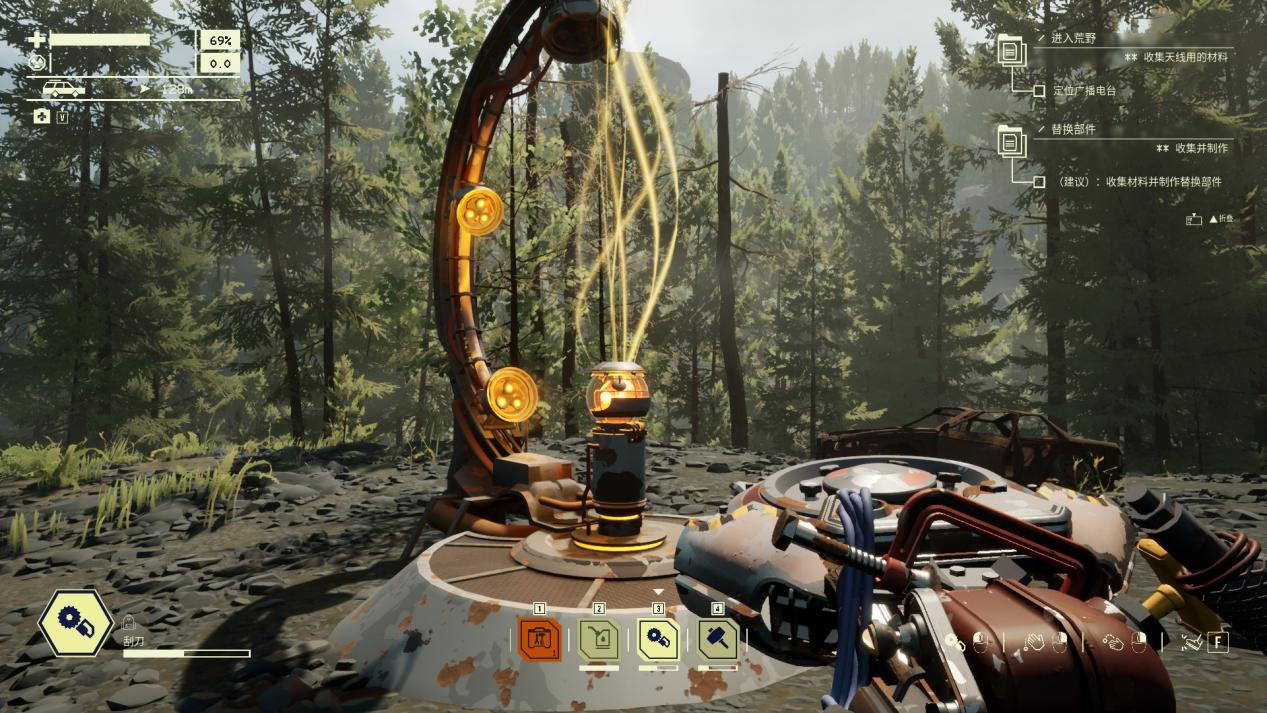Select the orange repair toolbox hotbar slot
Image resolution: width=1267 pixels, height=713 pixels.
pyautogui.click(x=540, y=639)
